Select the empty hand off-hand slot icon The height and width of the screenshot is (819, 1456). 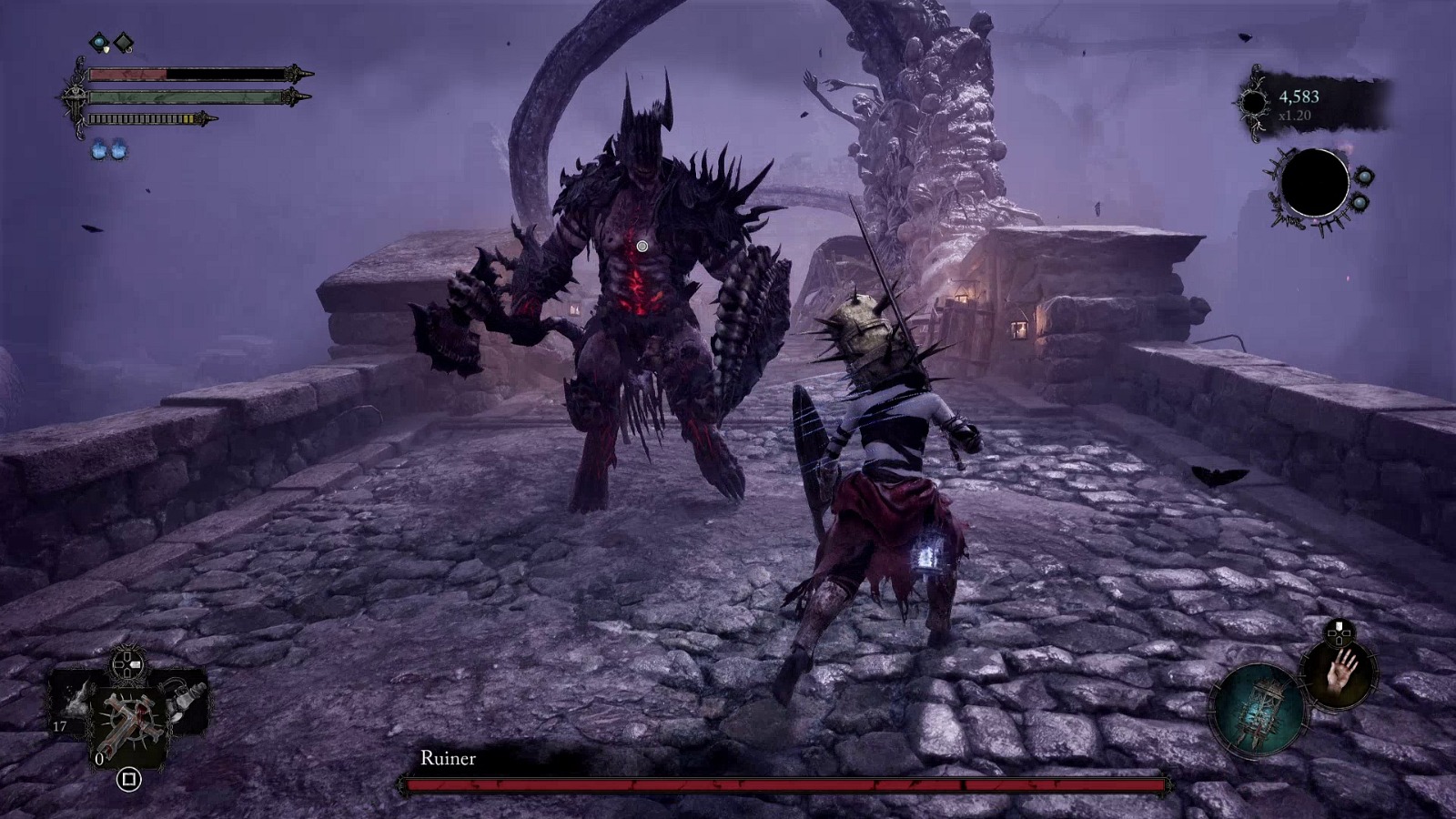point(1340,675)
